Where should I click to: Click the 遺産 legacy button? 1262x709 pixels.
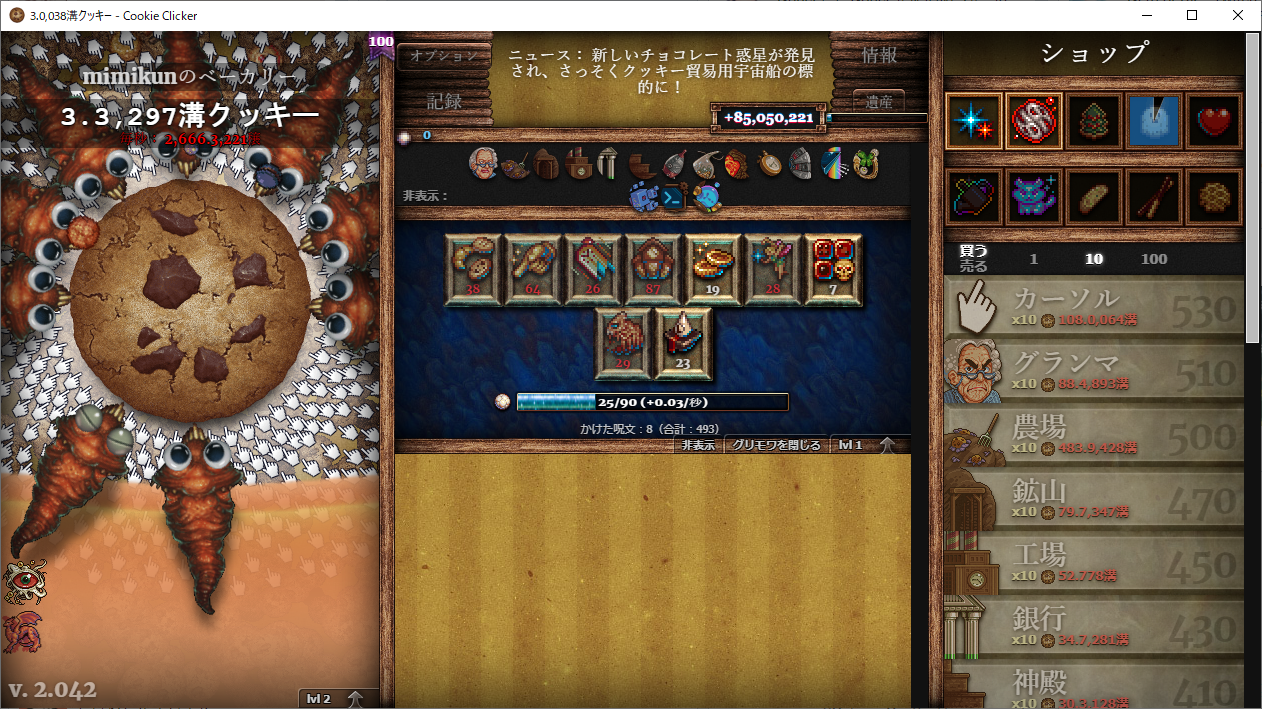tap(879, 101)
